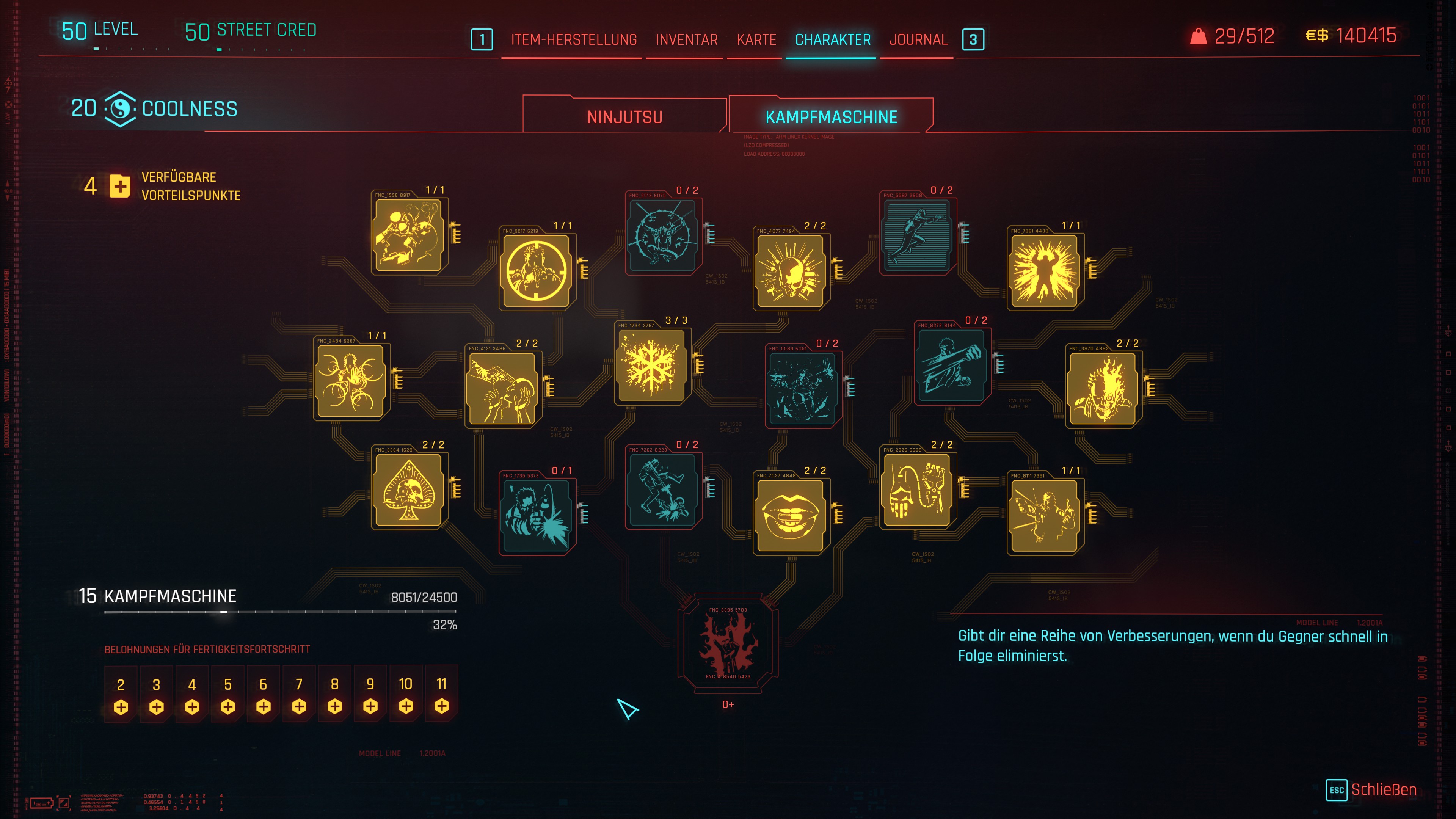1456x819 pixels.
Task: Open the Journal tab
Action: point(918,39)
